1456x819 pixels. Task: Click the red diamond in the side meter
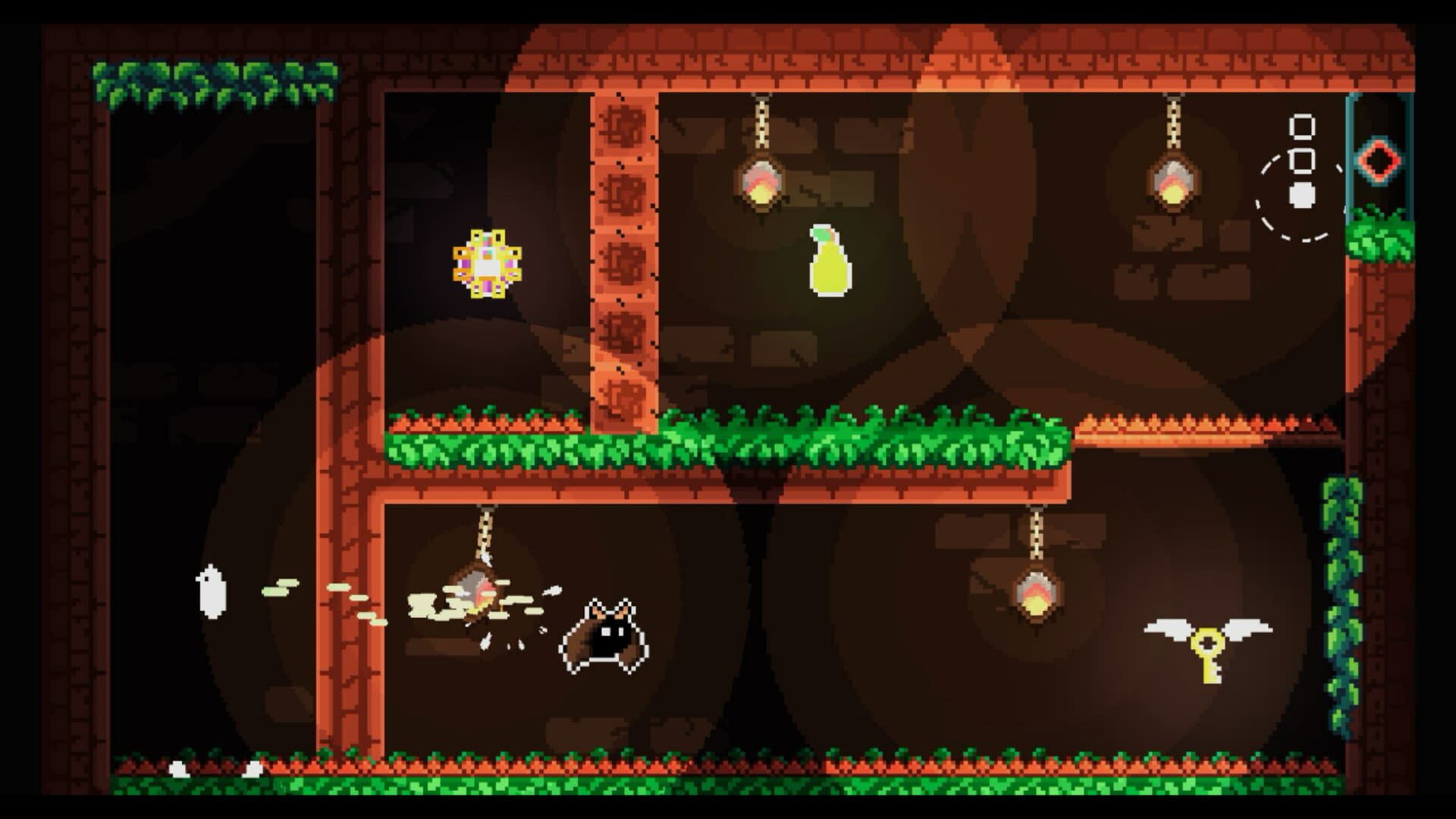tap(1379, 159)
